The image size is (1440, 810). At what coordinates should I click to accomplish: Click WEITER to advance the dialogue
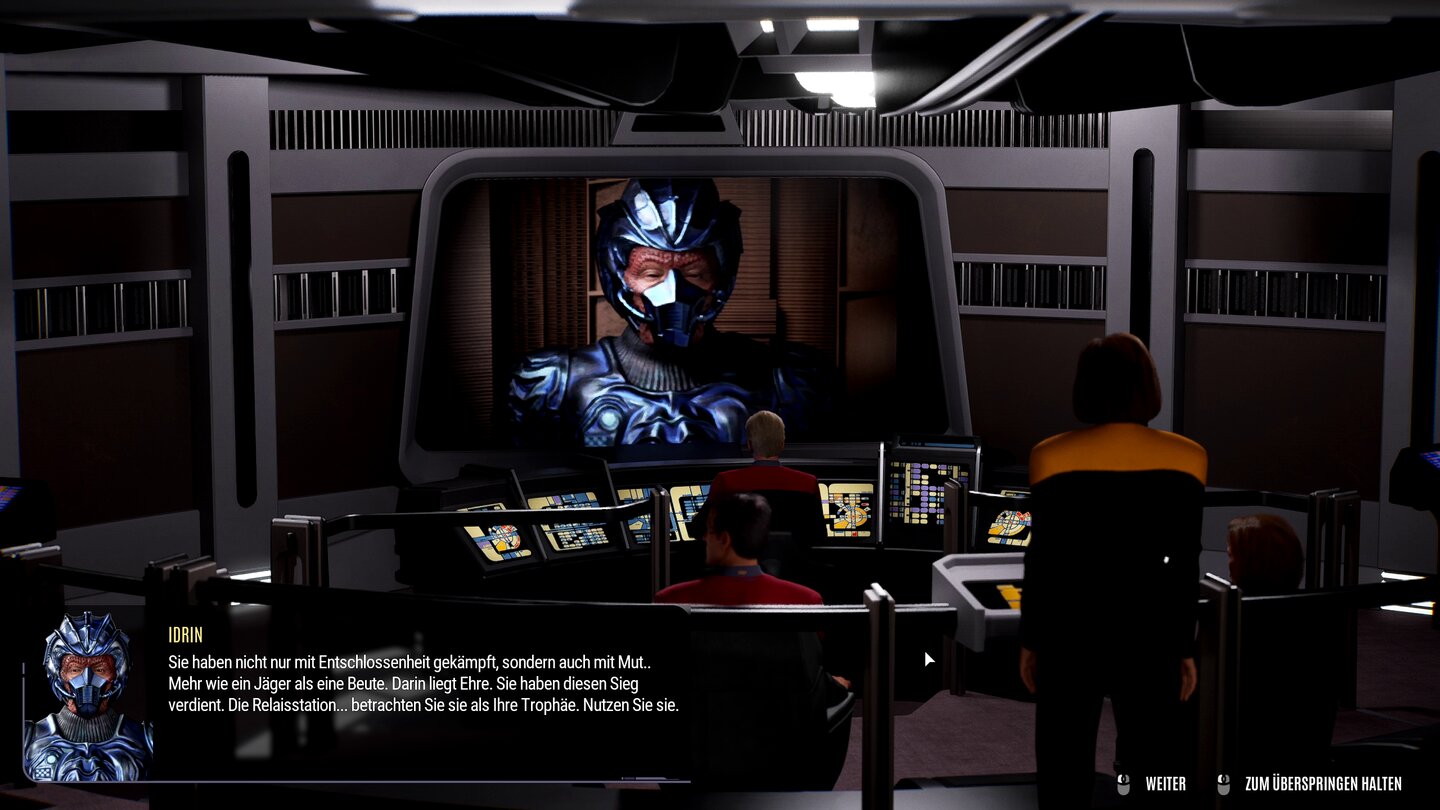[x=1163, y=783]
